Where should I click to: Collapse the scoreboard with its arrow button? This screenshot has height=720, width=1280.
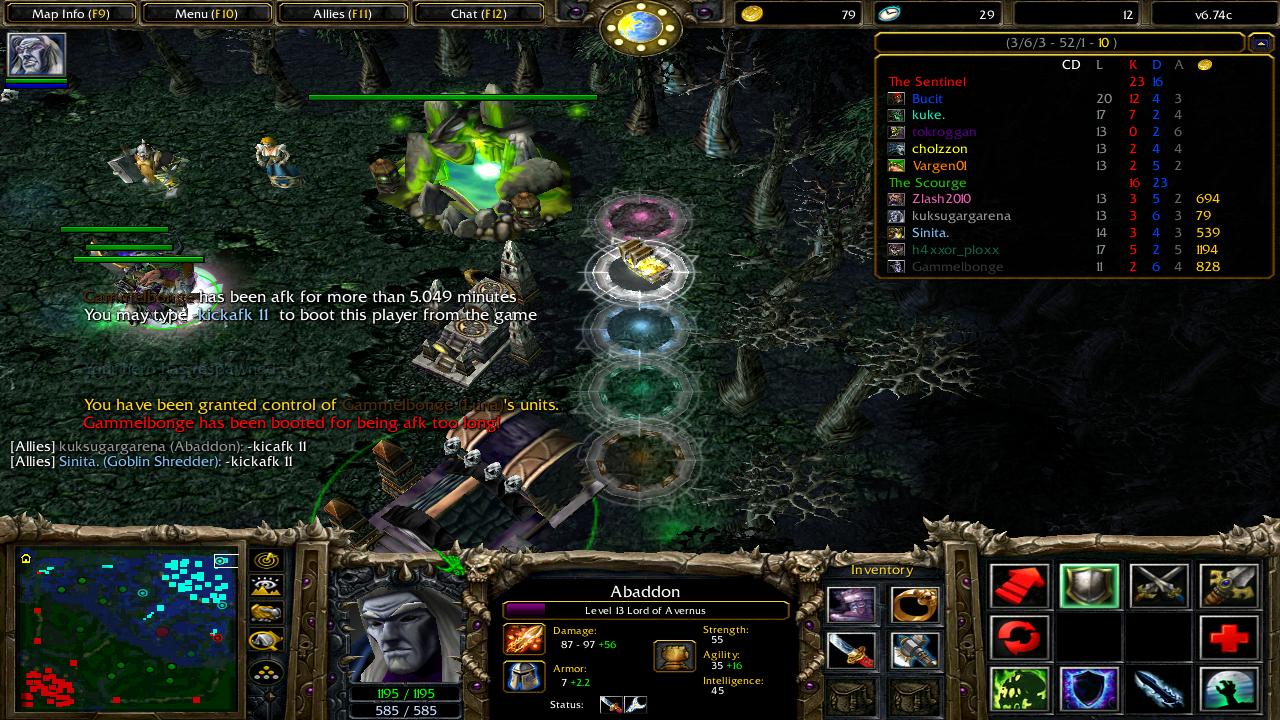click(x=1260, y=43)
